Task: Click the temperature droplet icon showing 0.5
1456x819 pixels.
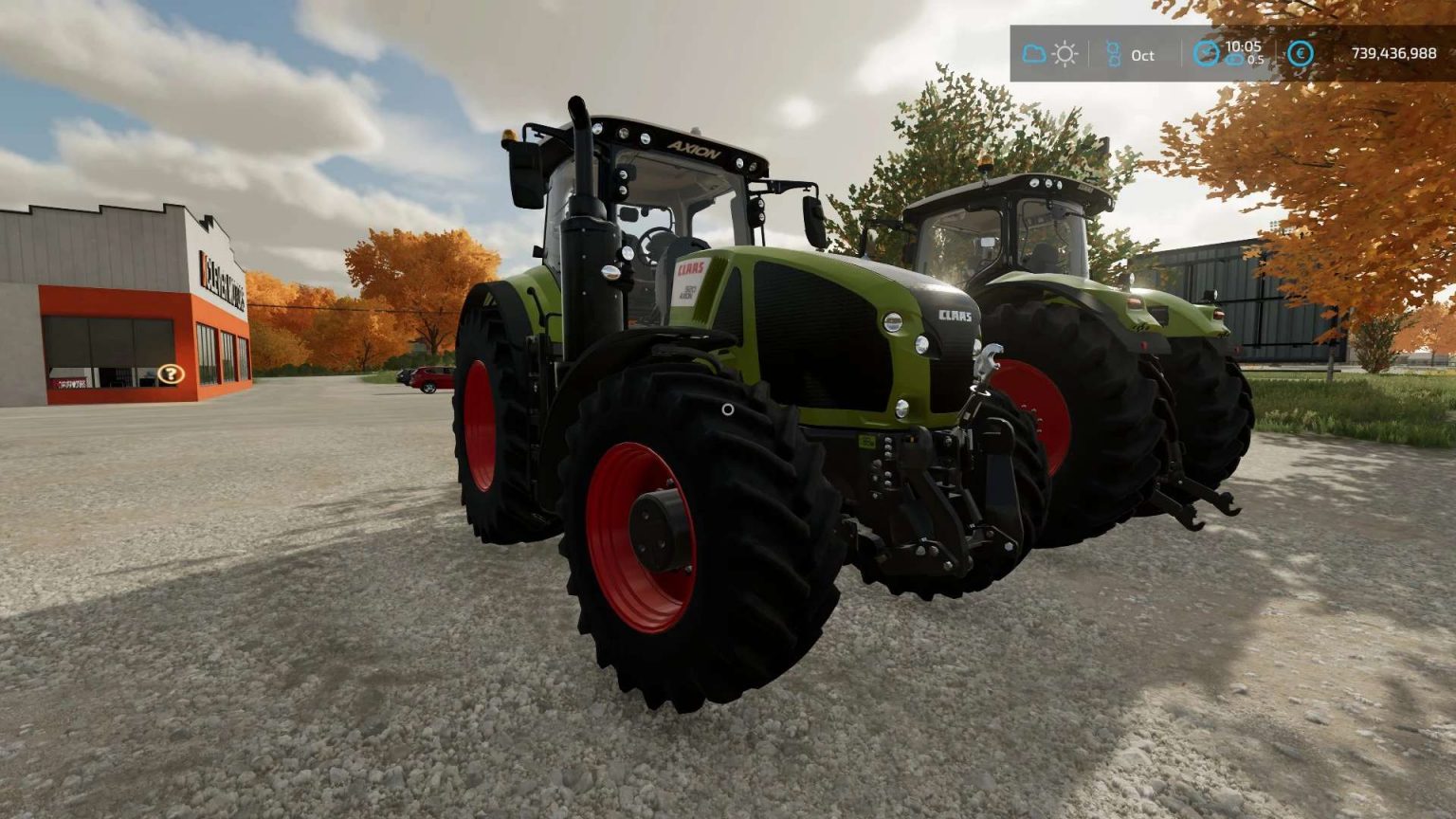Action: [x=1234, y=60]
